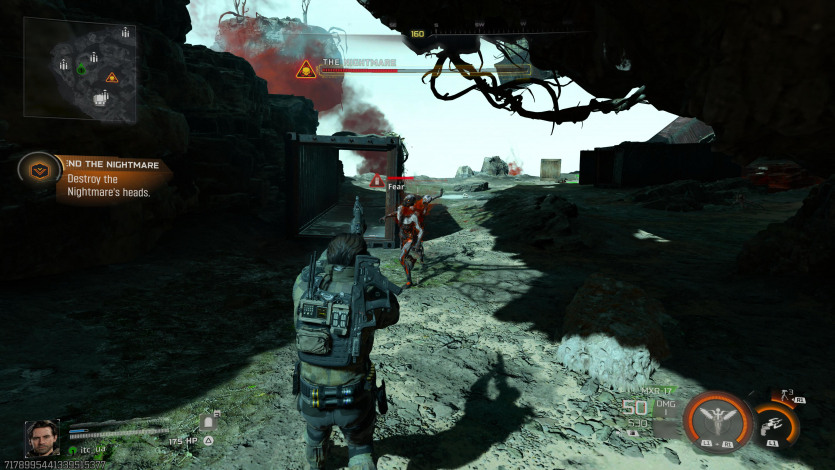Viewport: 835px width, 470px height.
Task: Open the minimap in the corner
Action: 79,68
